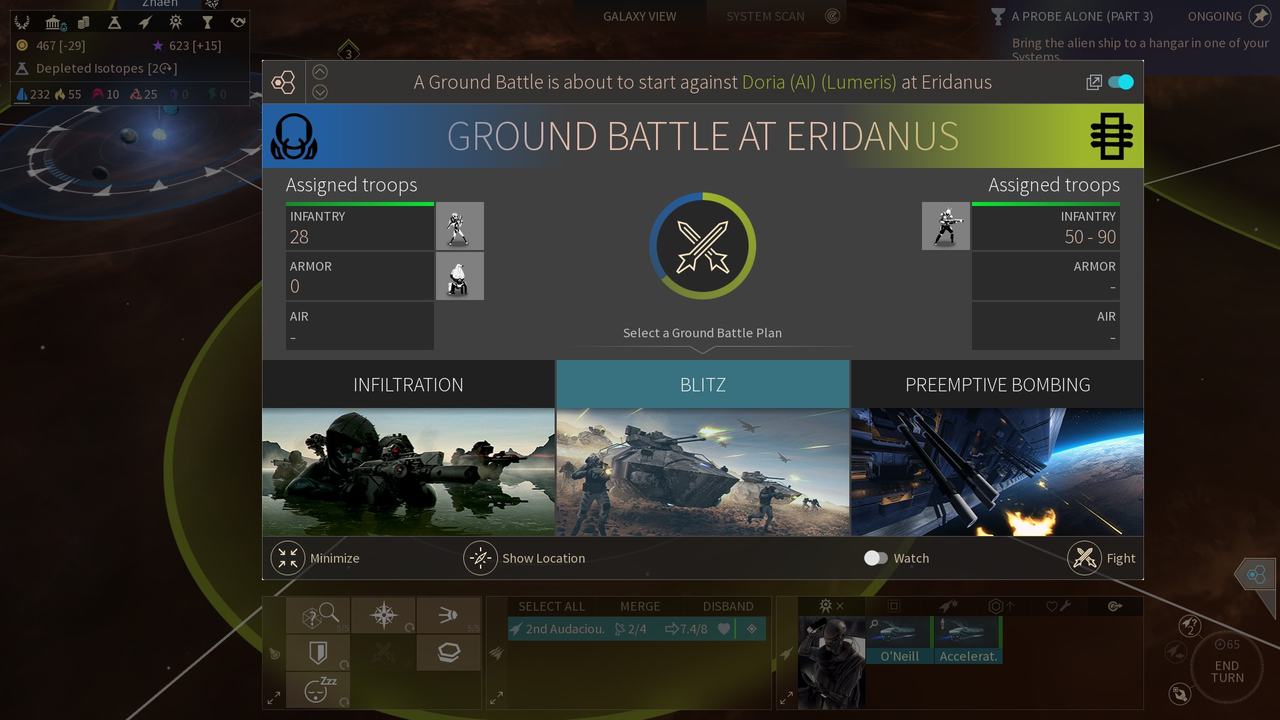Viewport: 1280px width, 720px height.
Task: Toggle the Watch battle switch
Action: 876,558
